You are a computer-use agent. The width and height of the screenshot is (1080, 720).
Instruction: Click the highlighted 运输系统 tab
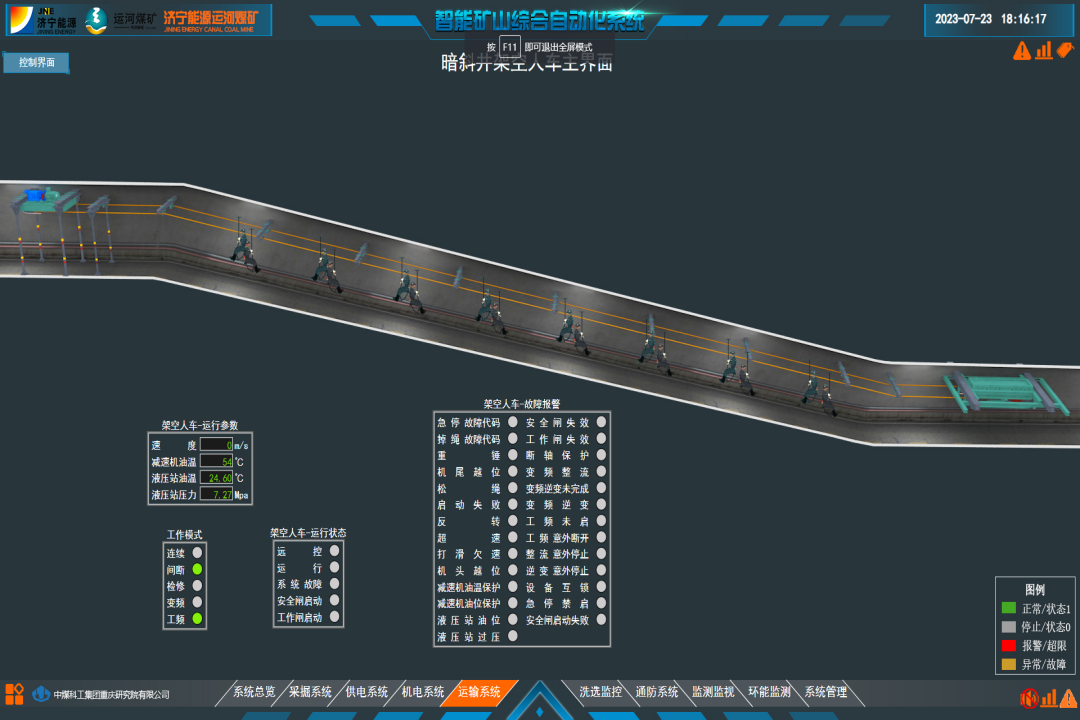click(x=481, y=692)
